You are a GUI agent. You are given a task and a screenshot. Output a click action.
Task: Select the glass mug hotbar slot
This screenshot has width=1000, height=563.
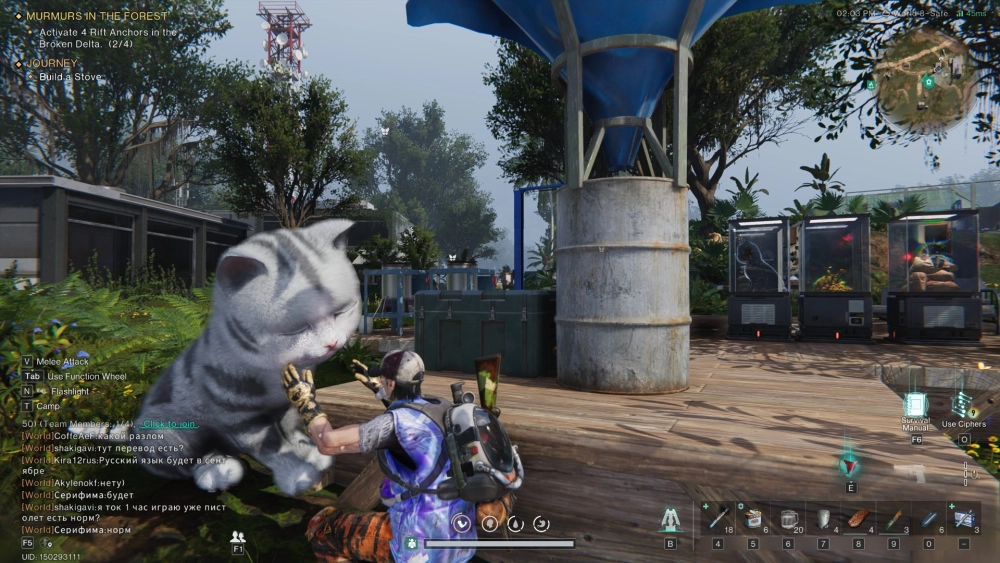(788, 518)
